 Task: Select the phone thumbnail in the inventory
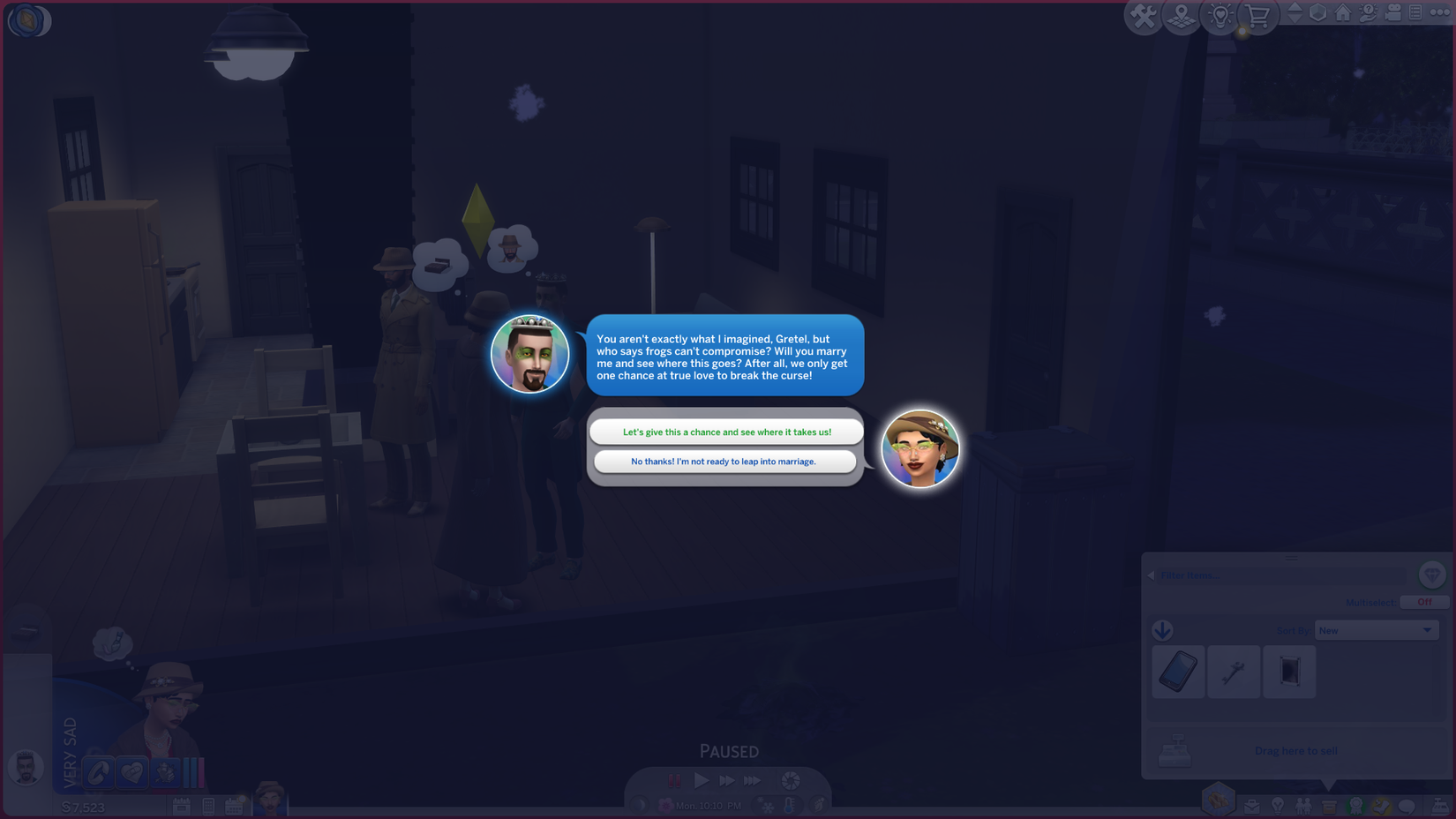tap(1178, 671)
